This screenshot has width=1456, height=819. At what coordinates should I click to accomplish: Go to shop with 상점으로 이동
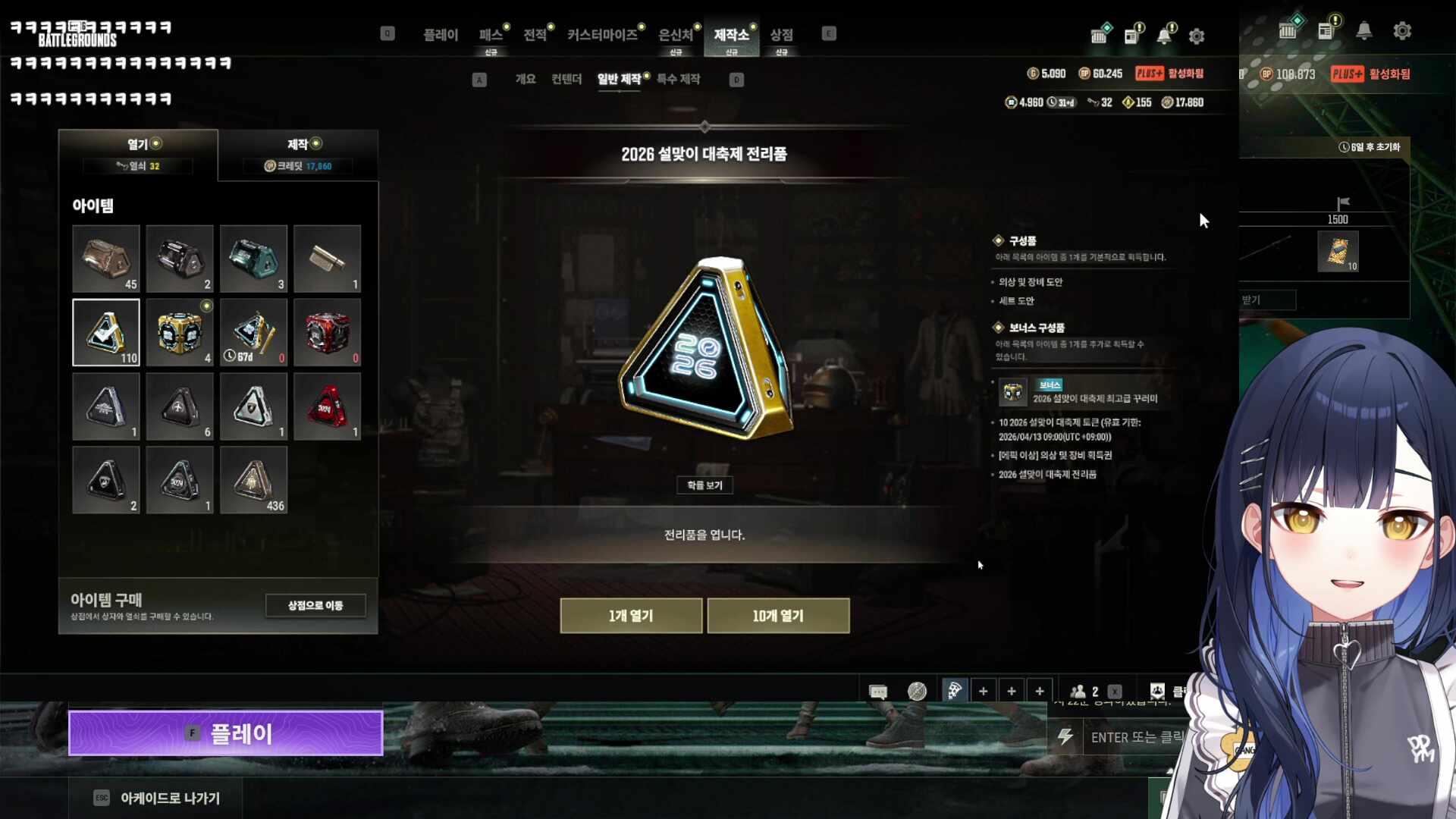tap(315, 605)
